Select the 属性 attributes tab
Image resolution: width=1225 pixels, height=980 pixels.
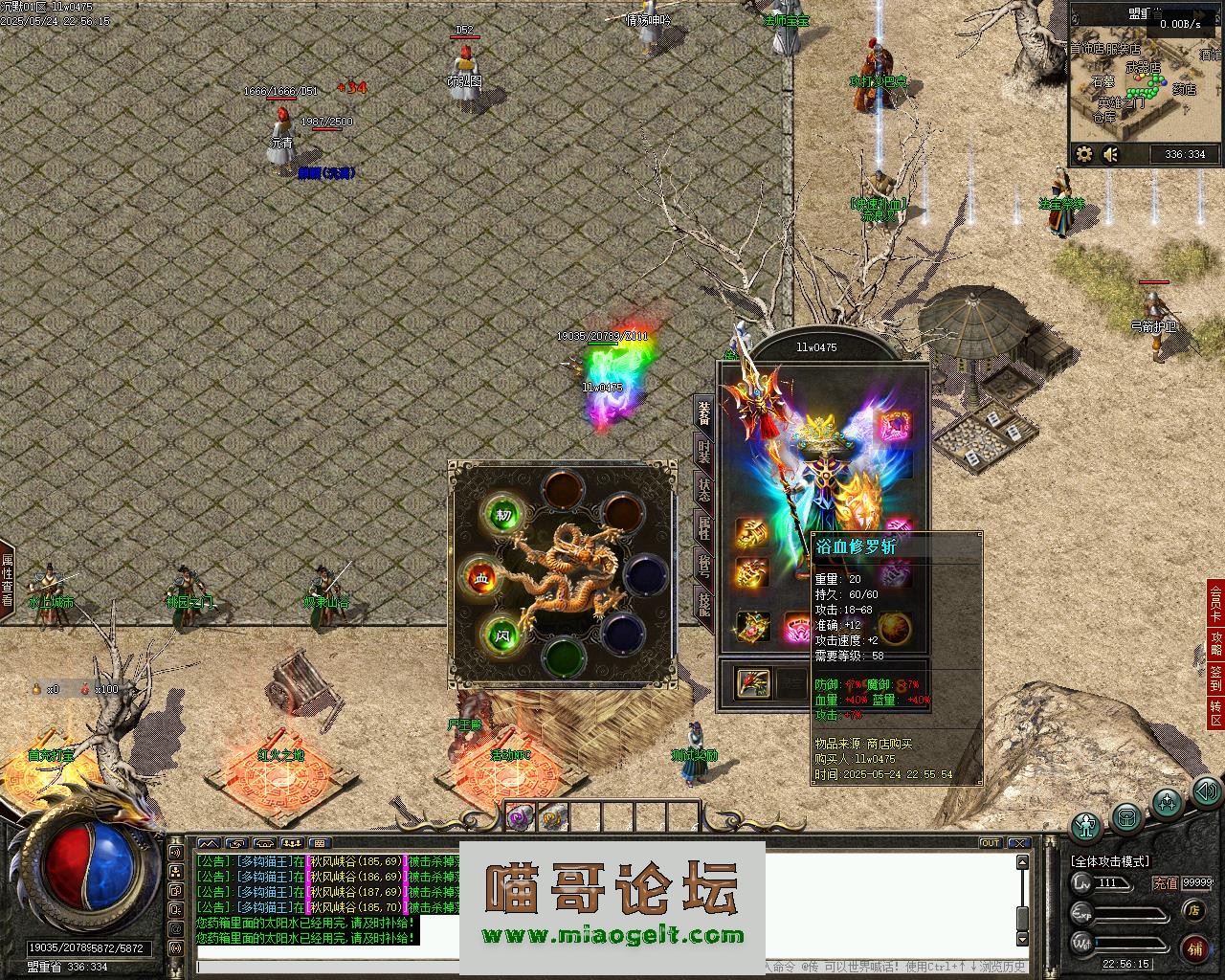tap(703, 527)
